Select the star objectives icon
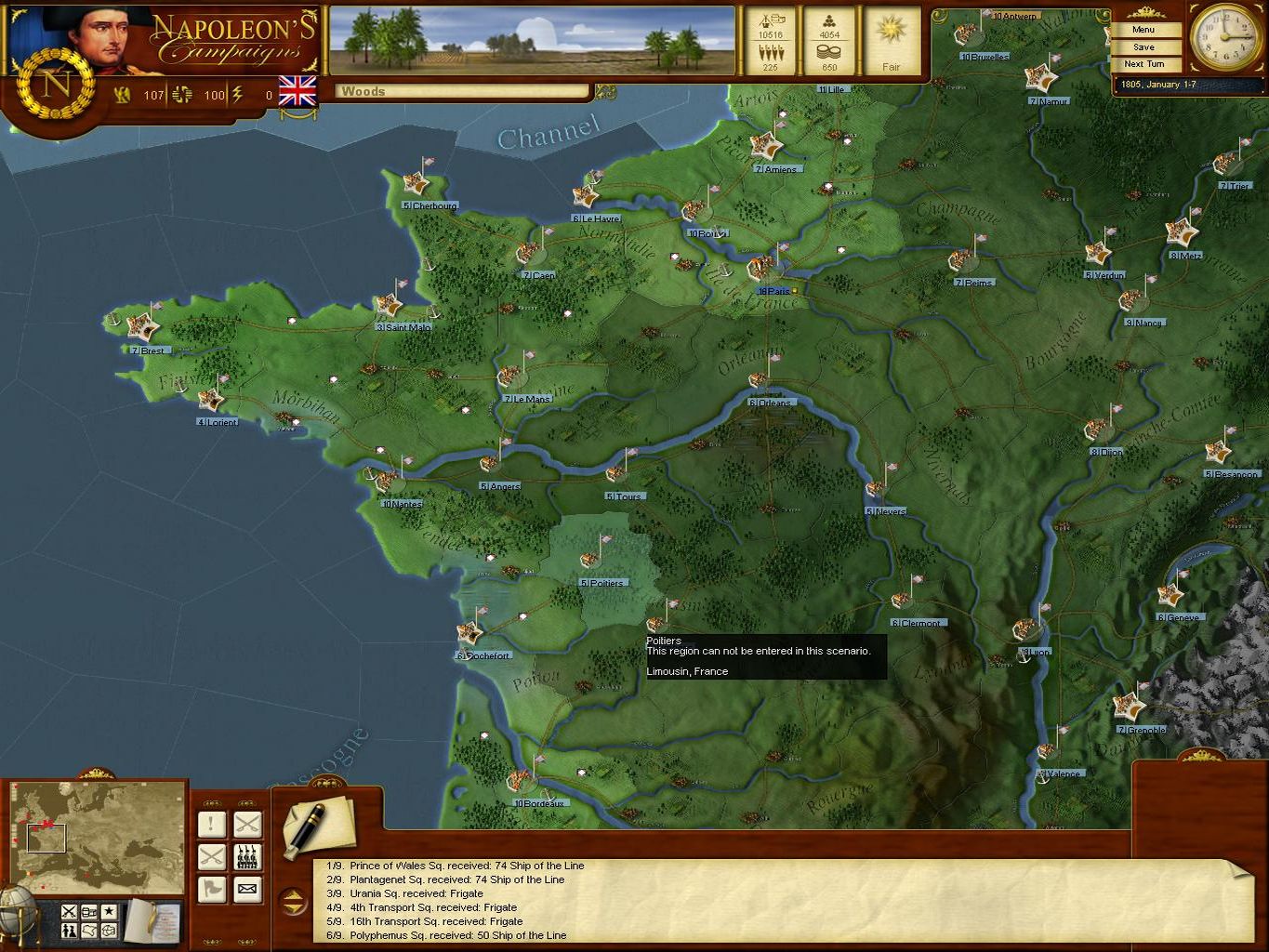Screen dimensions: 1269x952 (108, 911)
